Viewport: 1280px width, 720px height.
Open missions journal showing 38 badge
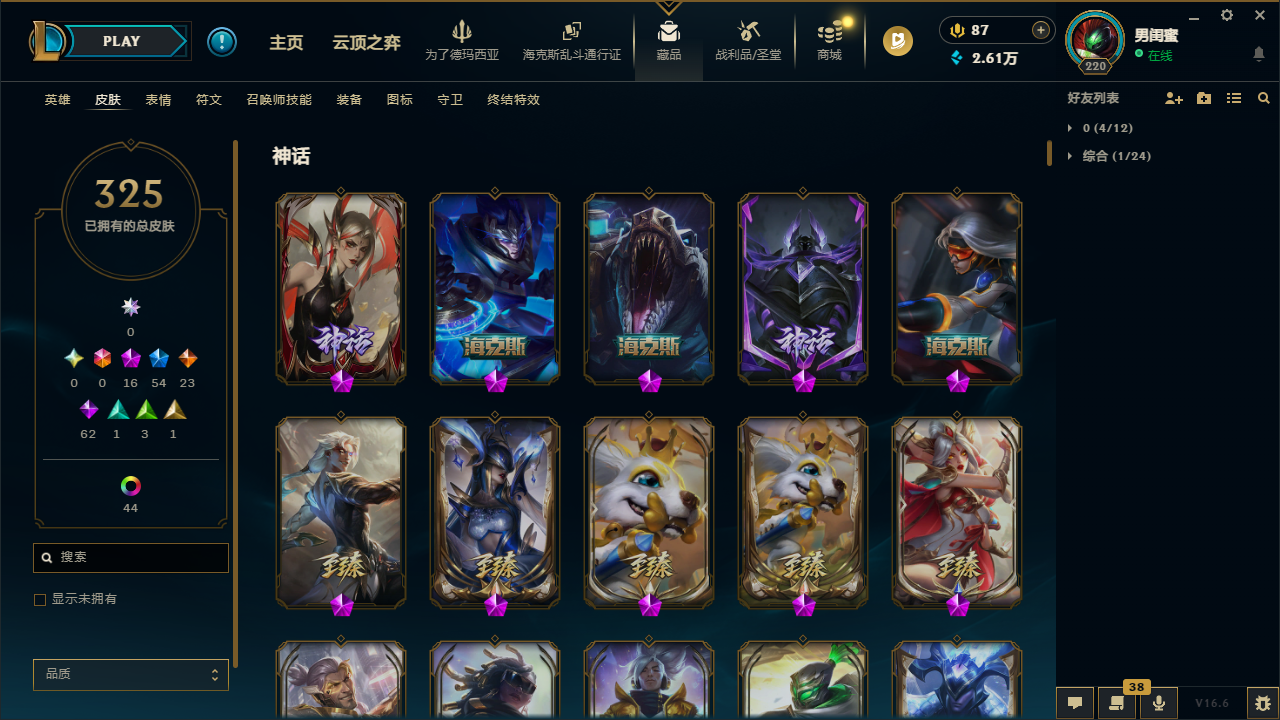coord(1117,703)
